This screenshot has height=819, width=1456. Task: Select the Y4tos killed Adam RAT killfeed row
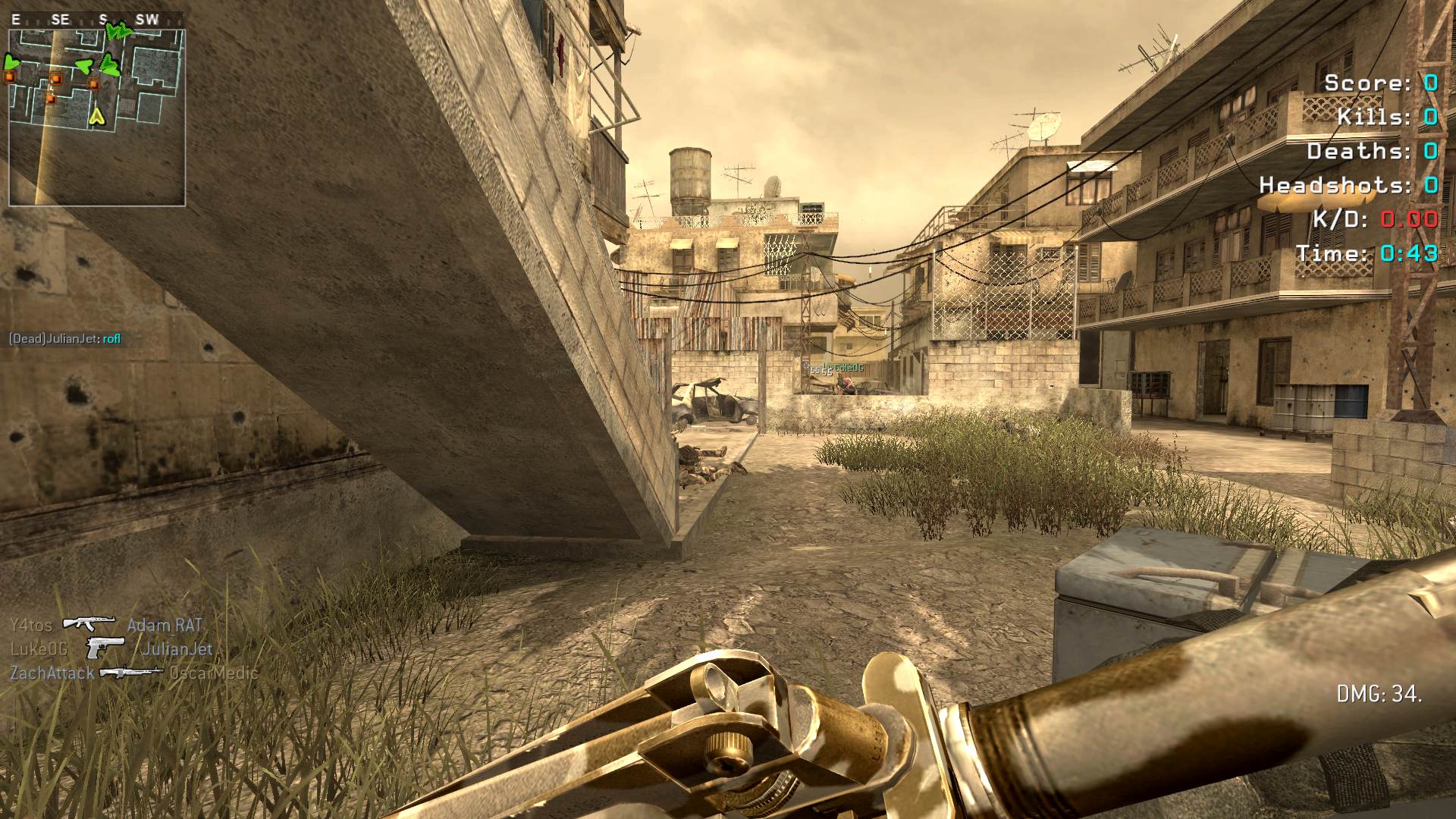point(106,625)
